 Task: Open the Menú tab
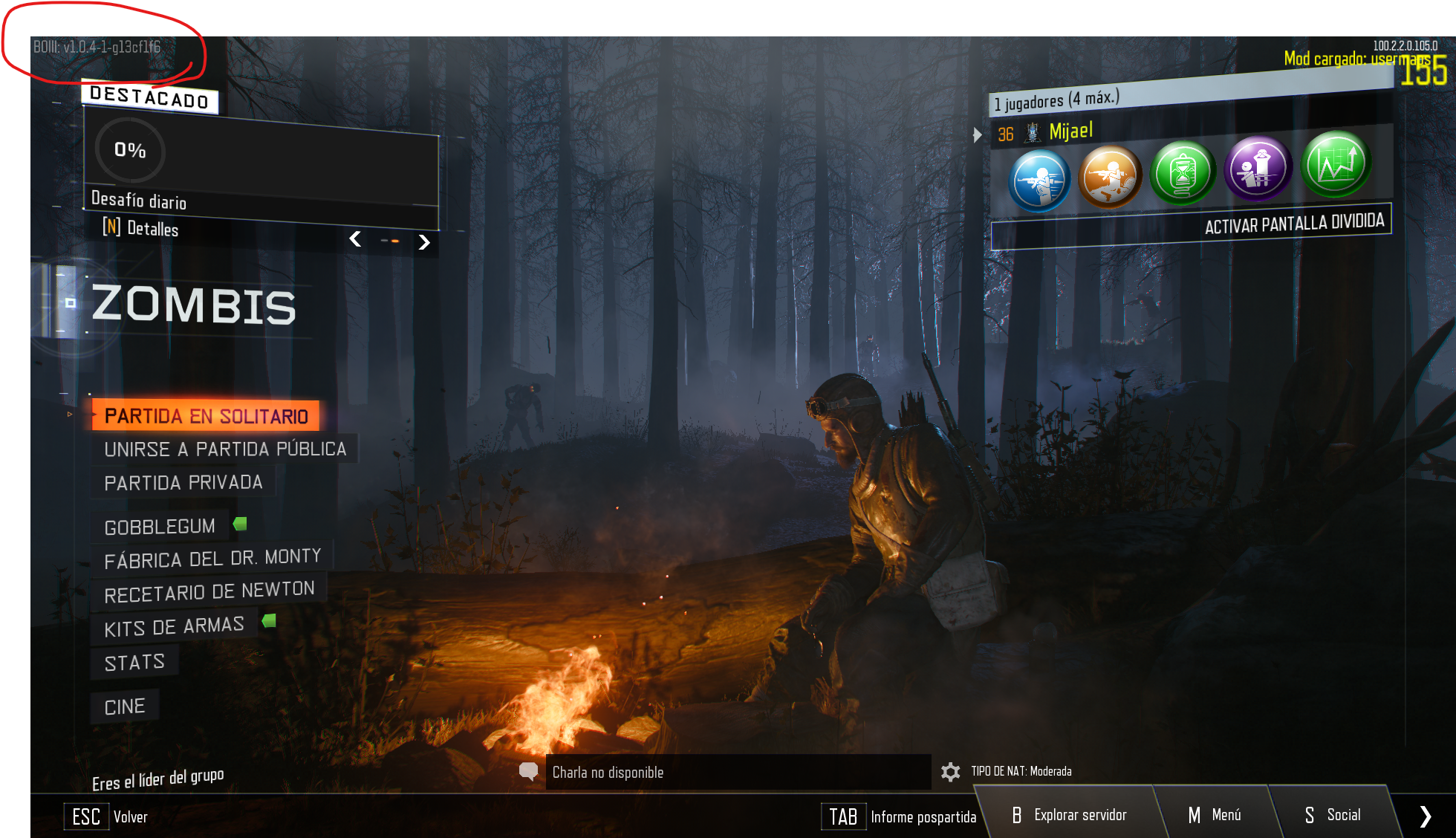click(1215, 815)
